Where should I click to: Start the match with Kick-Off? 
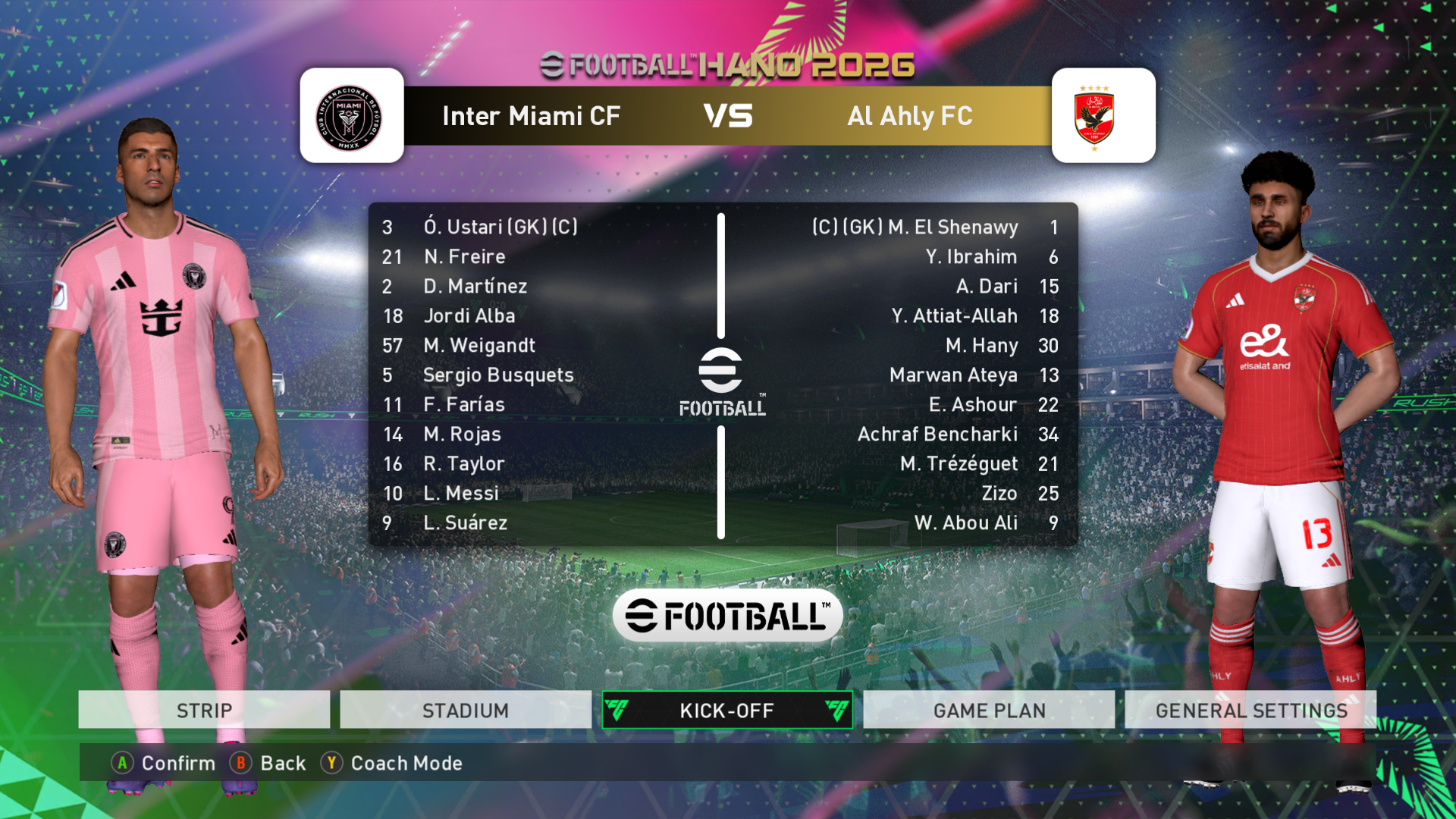pyautogui.click(x=726, y=710)
